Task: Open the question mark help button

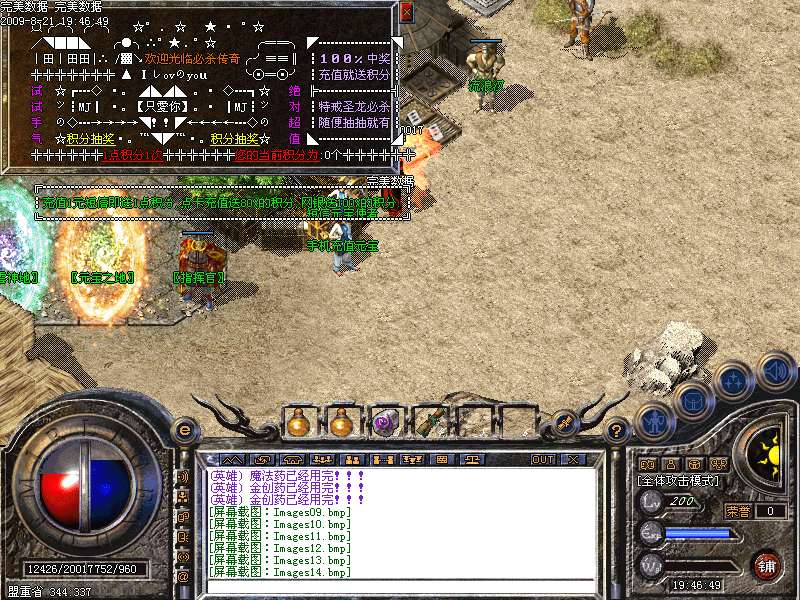Action: point(617,432)
